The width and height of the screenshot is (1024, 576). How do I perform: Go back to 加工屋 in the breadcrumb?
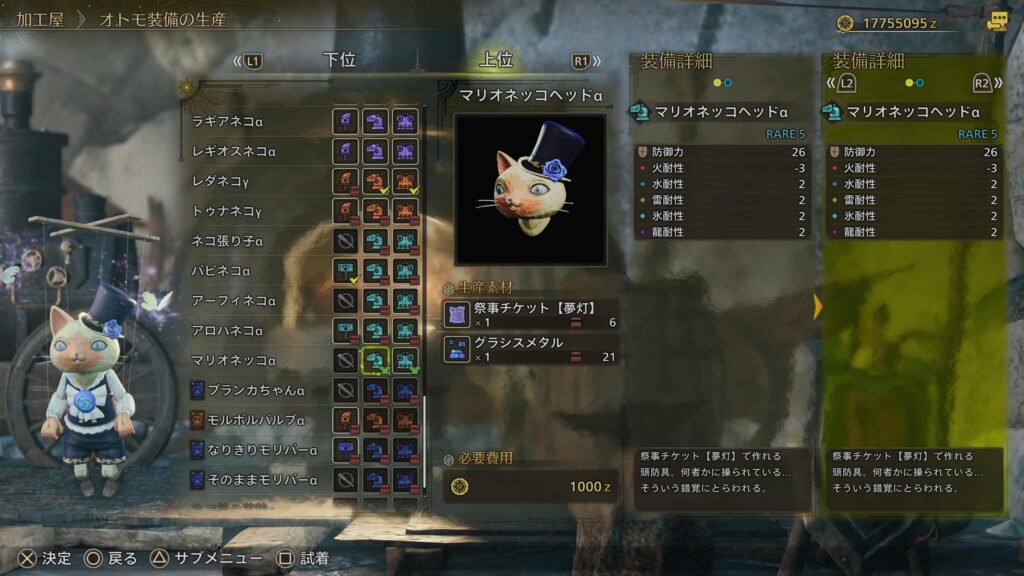tap(40, 19)
